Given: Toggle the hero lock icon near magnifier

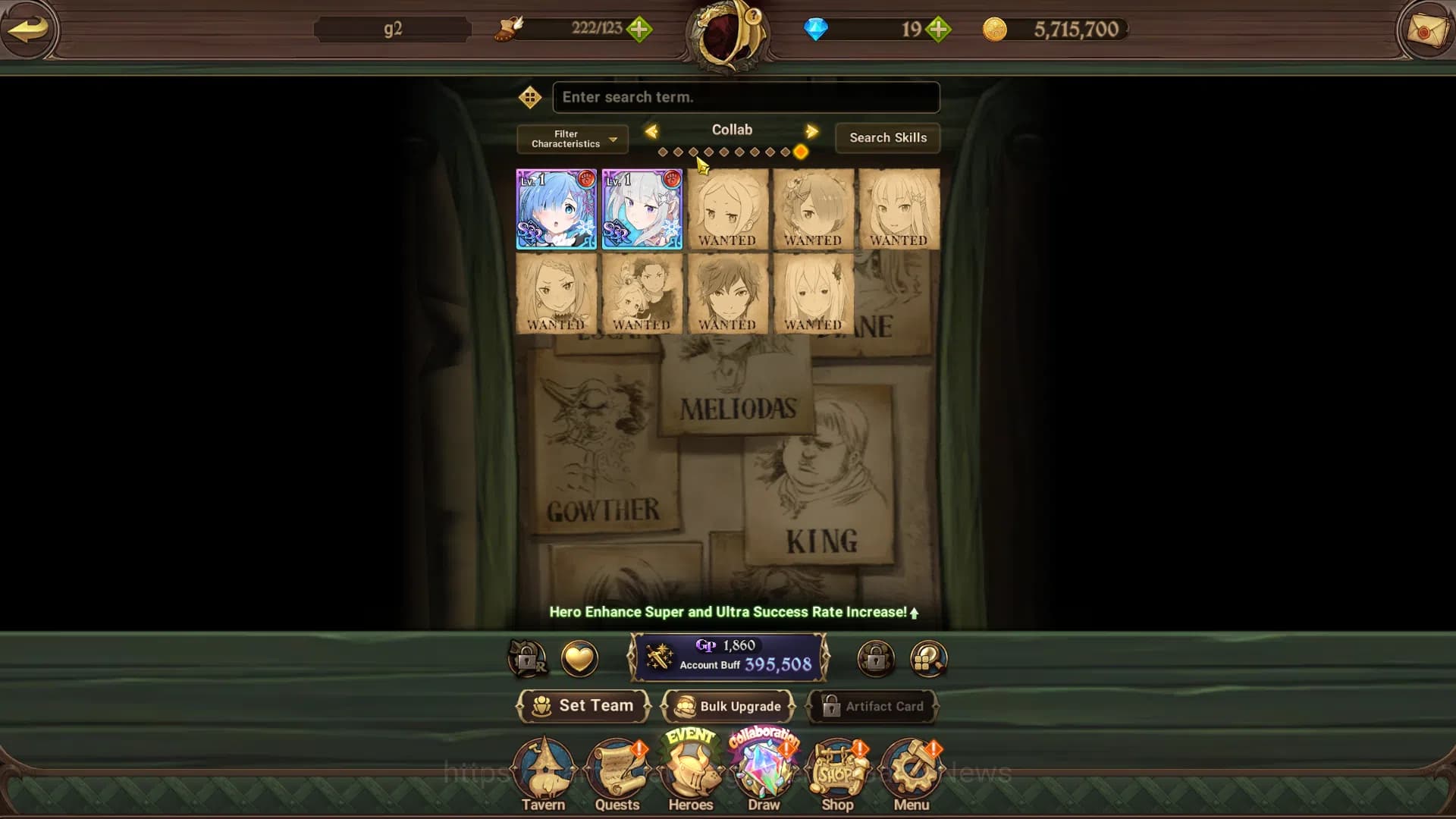Looking at the screenshot, I should 876,658.
